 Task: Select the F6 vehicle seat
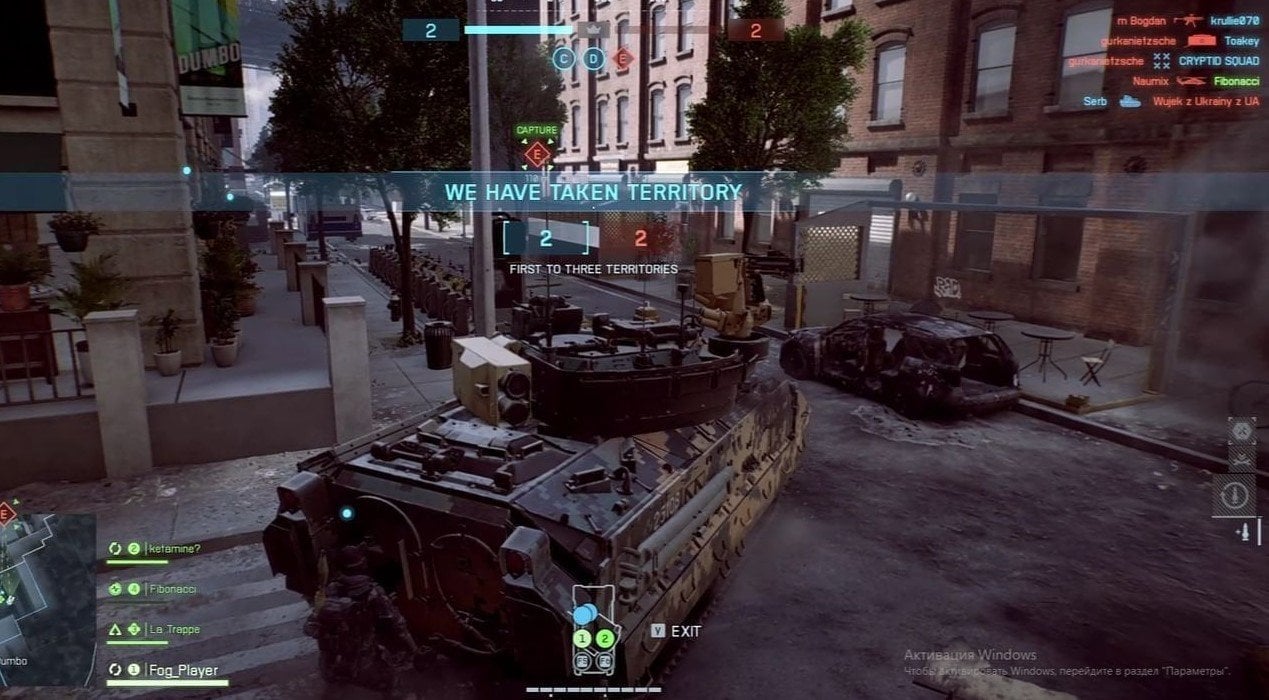(x=604, y=660)
